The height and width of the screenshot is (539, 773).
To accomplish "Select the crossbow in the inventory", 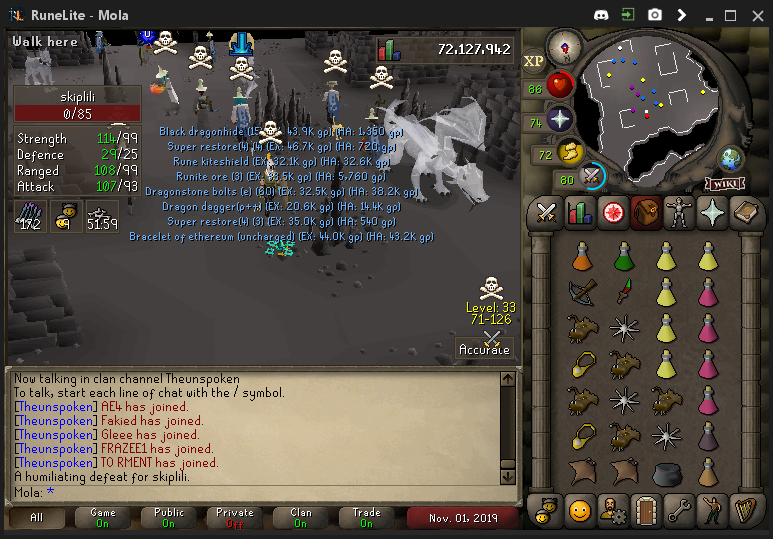I will pyautogui.click(x=580, y=291).
